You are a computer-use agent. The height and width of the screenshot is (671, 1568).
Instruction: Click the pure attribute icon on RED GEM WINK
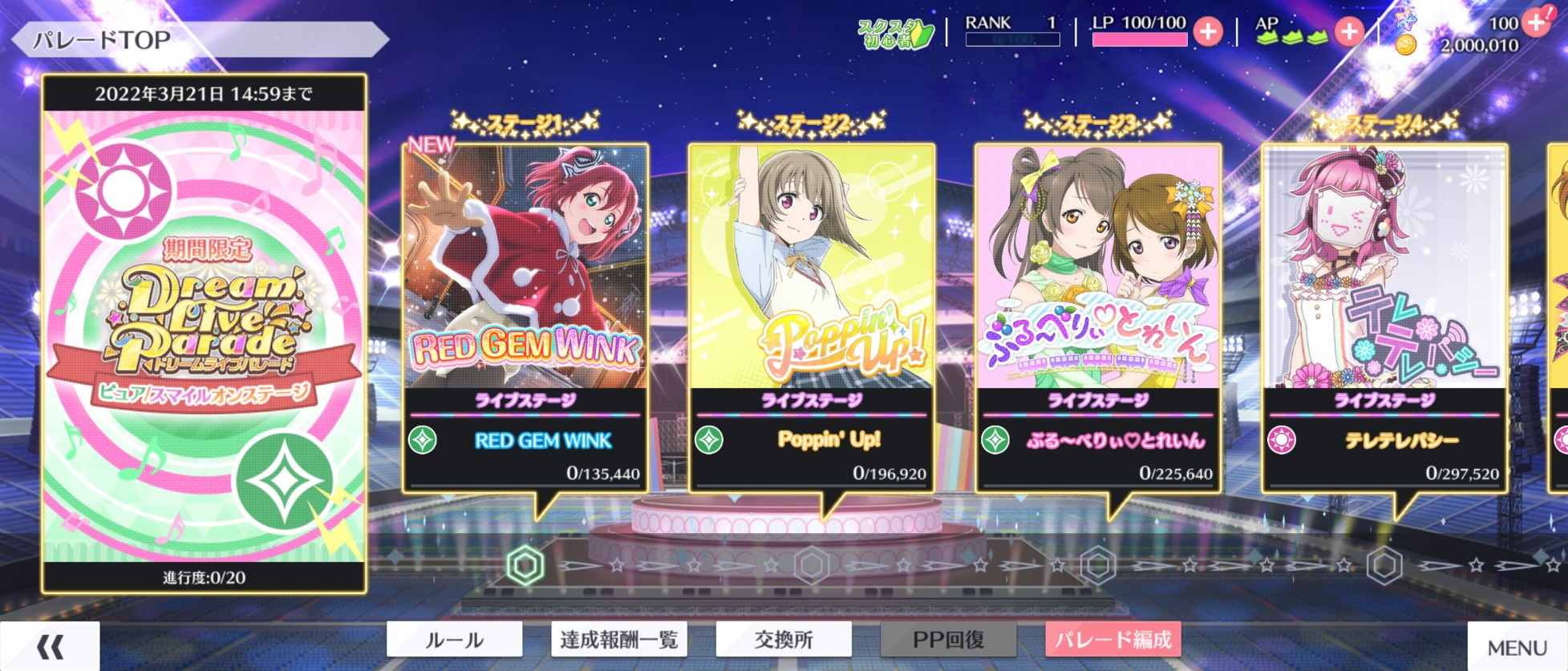[421, 439]
